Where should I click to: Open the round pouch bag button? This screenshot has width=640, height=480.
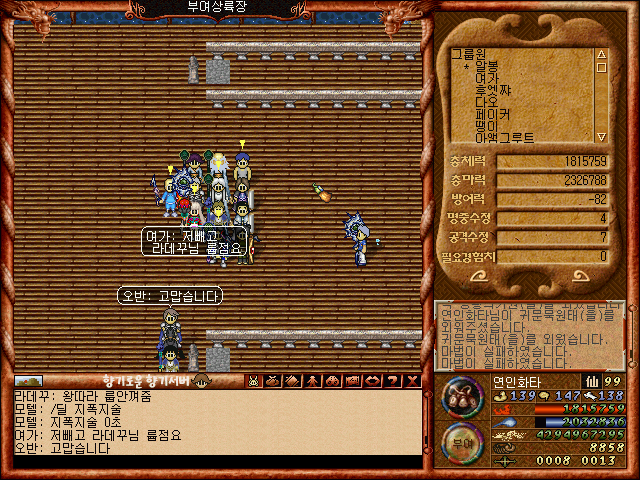(x=461, y=396)
